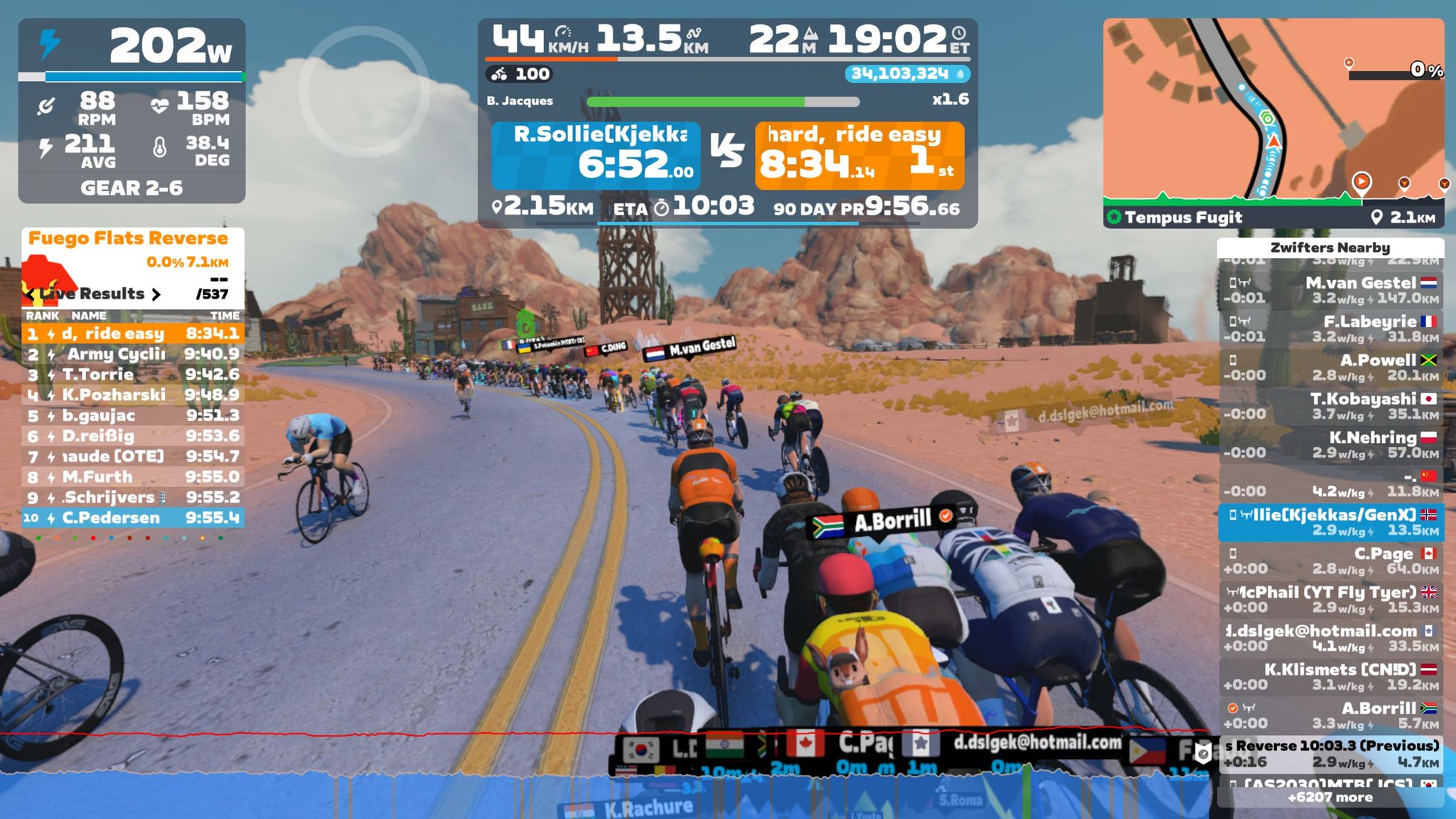1456x819 pixels.
Task: Choose K.Pozharski leaderboard entry
Action: click(133, 395)
